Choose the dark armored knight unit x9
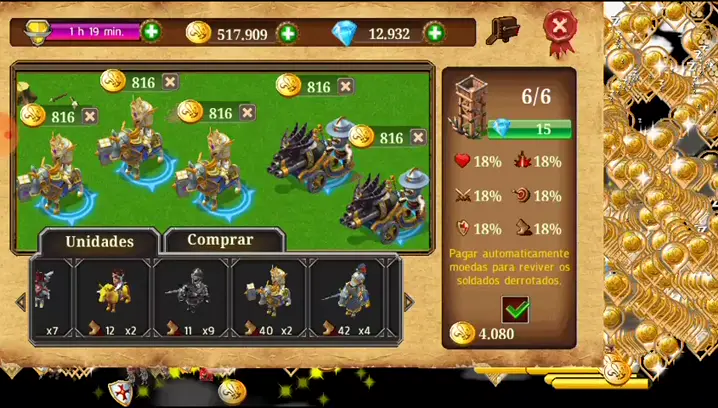Screen dimensions: 718x408 [x=190, y=299]
